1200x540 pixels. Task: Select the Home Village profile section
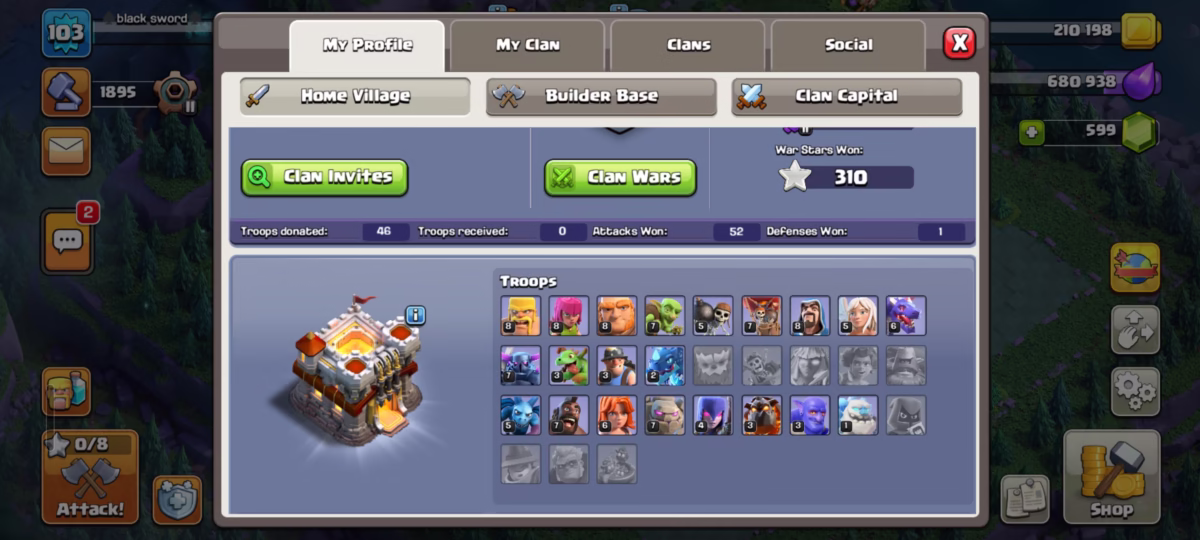coord(355,97)
